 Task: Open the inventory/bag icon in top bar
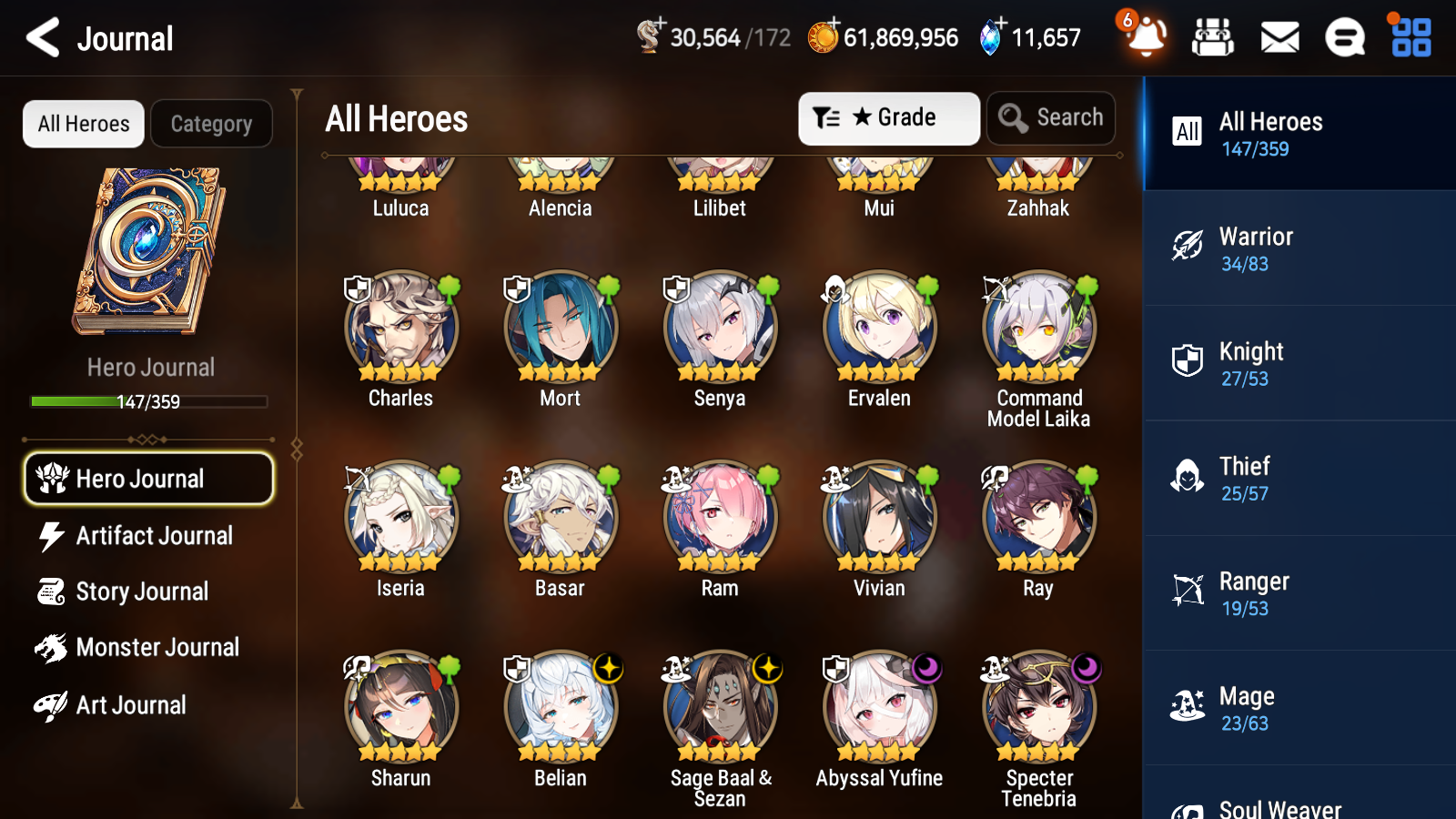coord(1213,37)
